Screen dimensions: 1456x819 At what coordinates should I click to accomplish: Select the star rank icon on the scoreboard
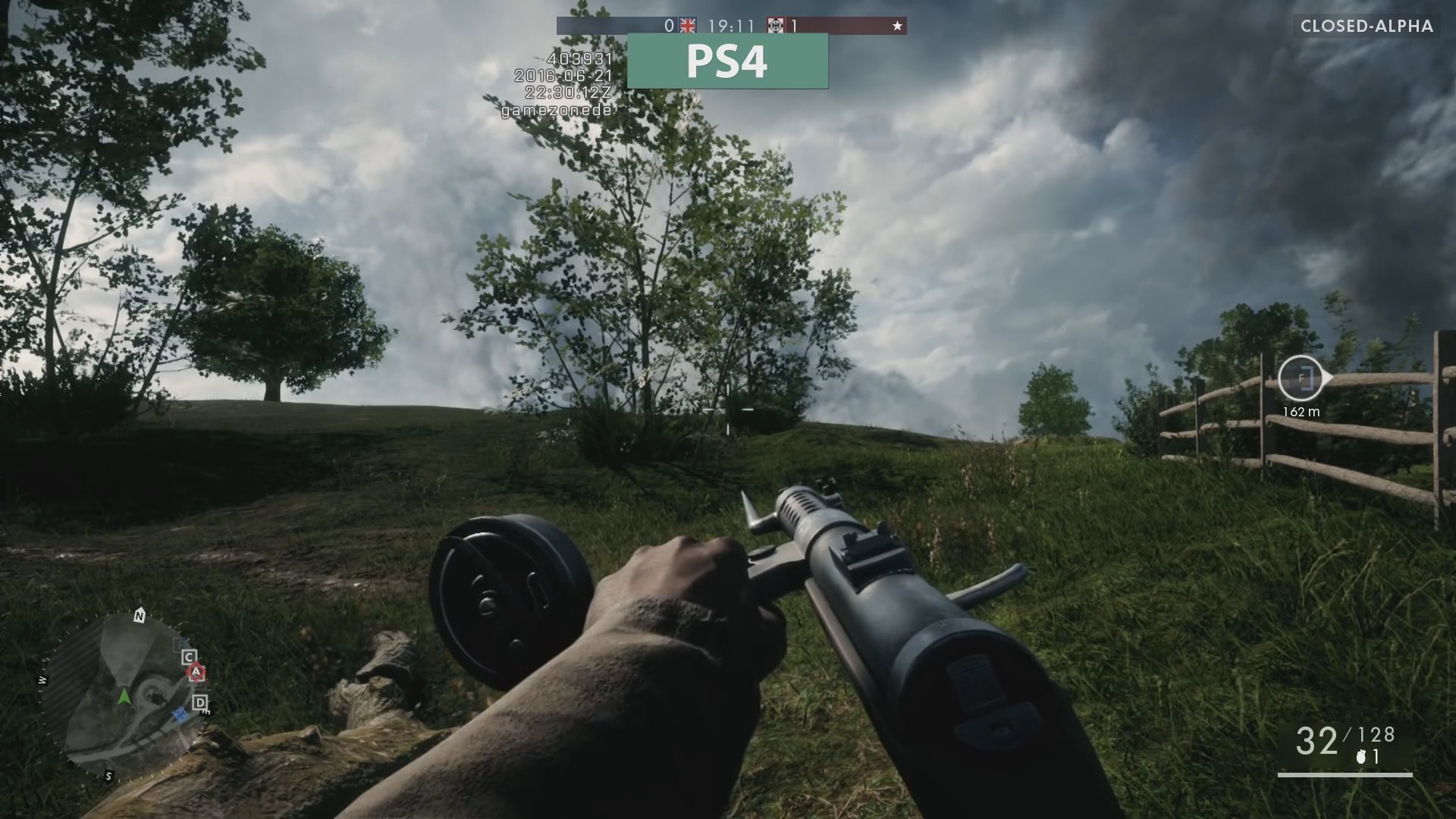point(897,25)
